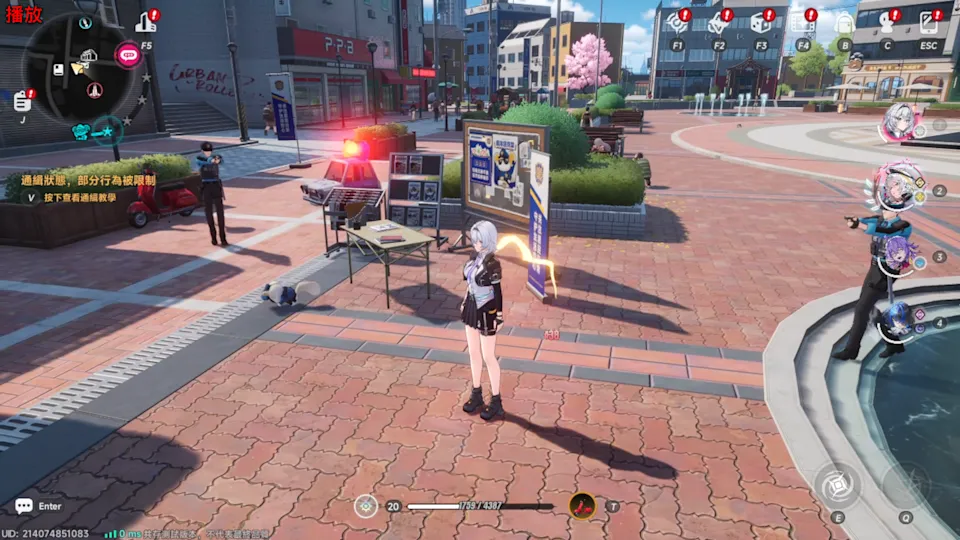The height and width of the screenshot is (540, 960).
Task: Switch to the purple-haired party member portrait
Action: pos(897,254)
